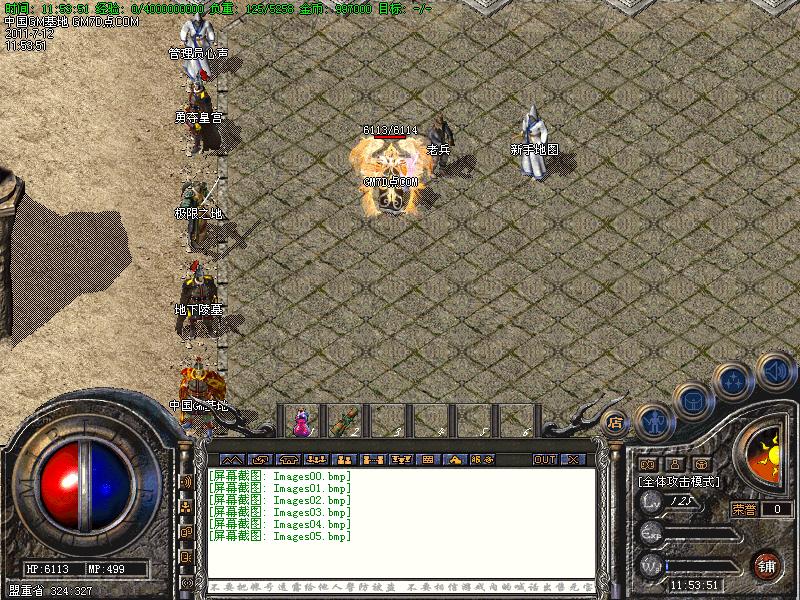Close the chat panel with the X button
The image size is (800, 600).
coord(572,459)
